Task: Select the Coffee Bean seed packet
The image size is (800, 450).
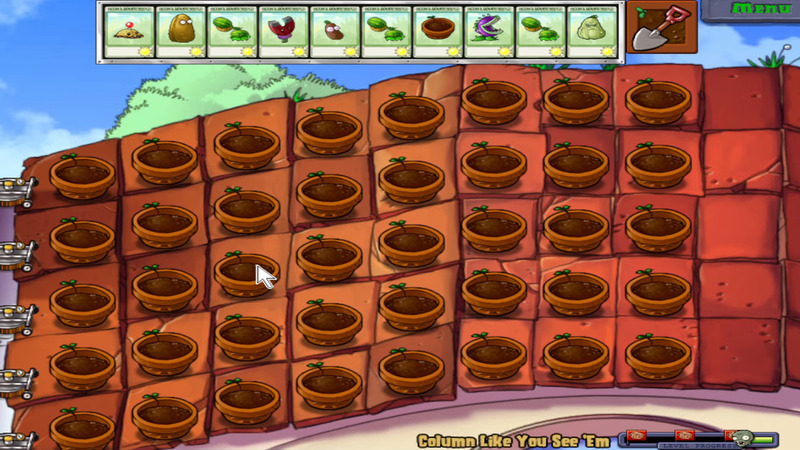Action: [334, 32]
